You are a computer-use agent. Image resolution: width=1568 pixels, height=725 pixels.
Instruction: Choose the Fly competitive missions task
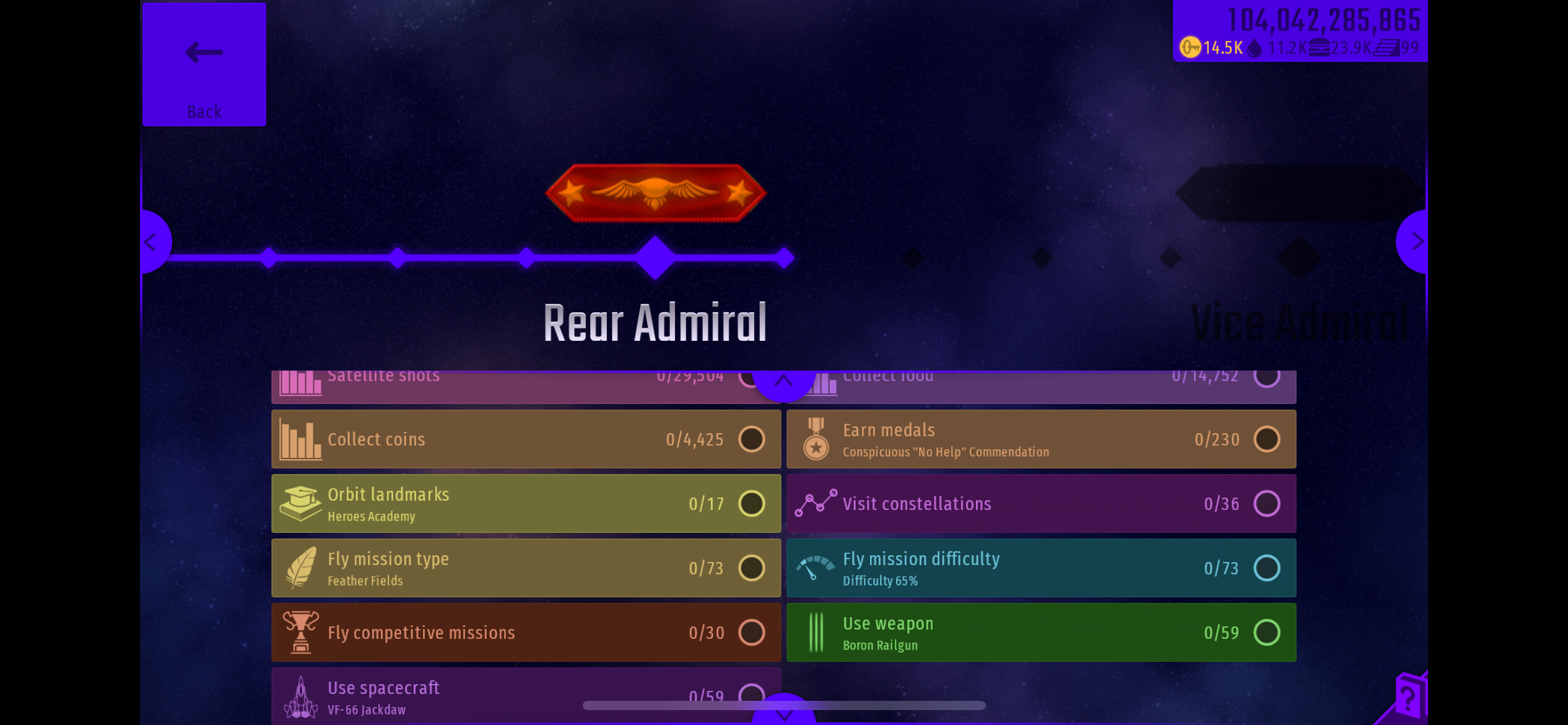click(x=526, y=633)
